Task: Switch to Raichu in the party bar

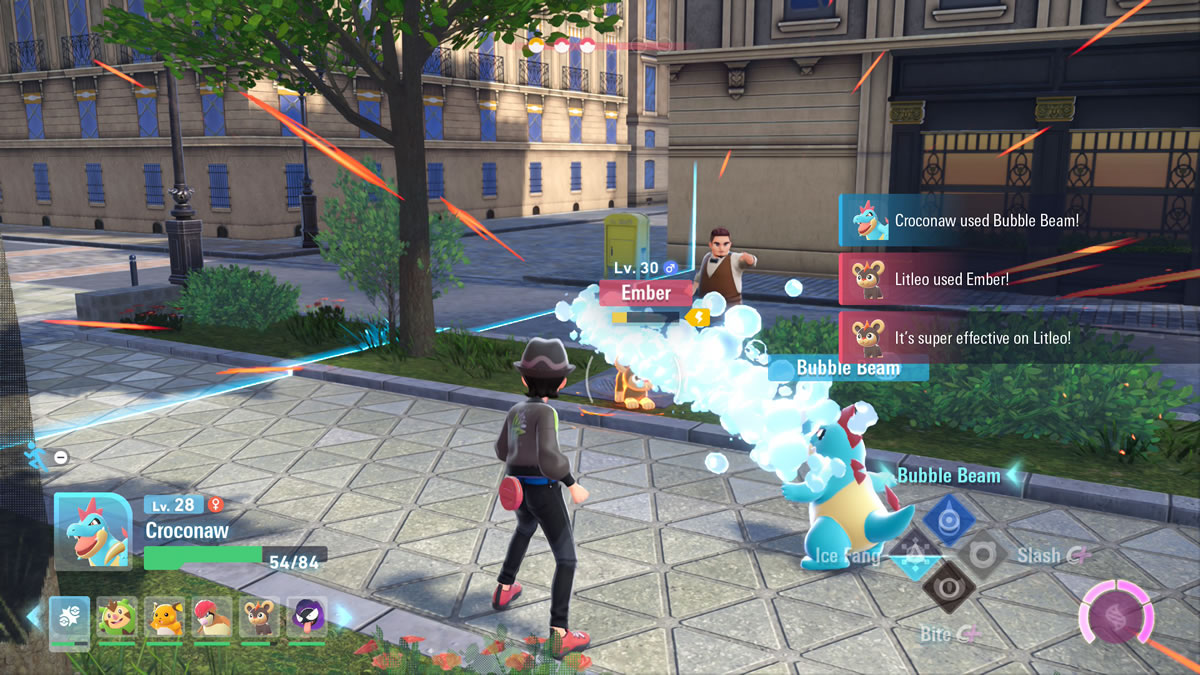Action: point(165,618)
